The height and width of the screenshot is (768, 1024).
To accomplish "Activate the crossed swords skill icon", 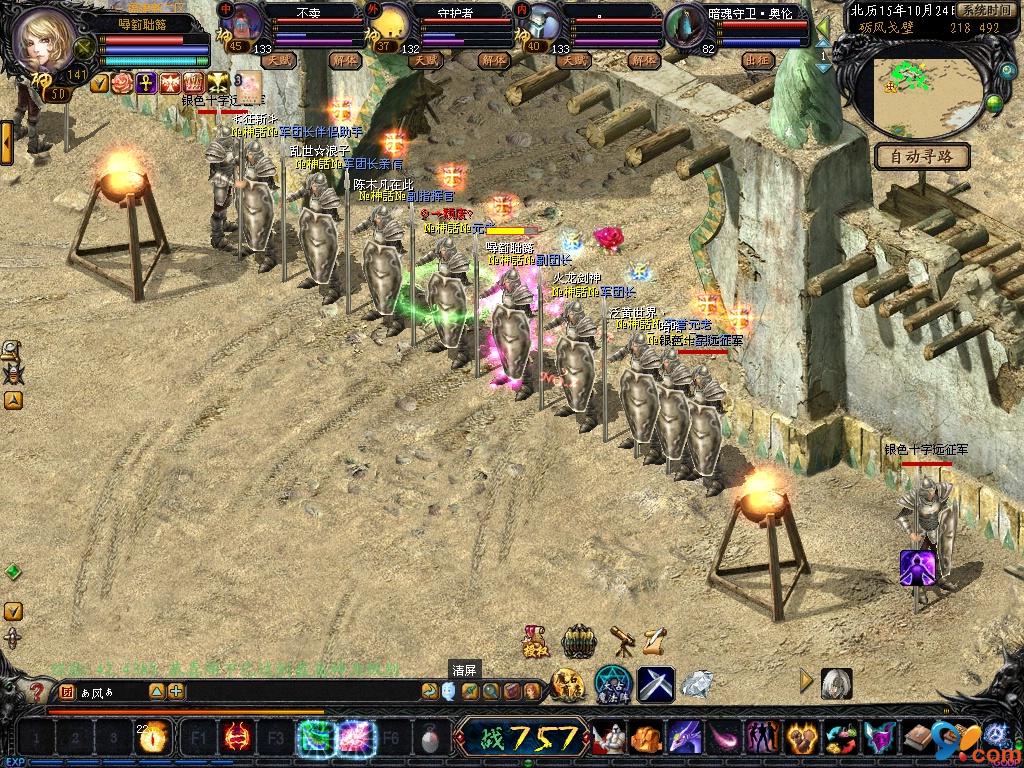I will [656, 683].
